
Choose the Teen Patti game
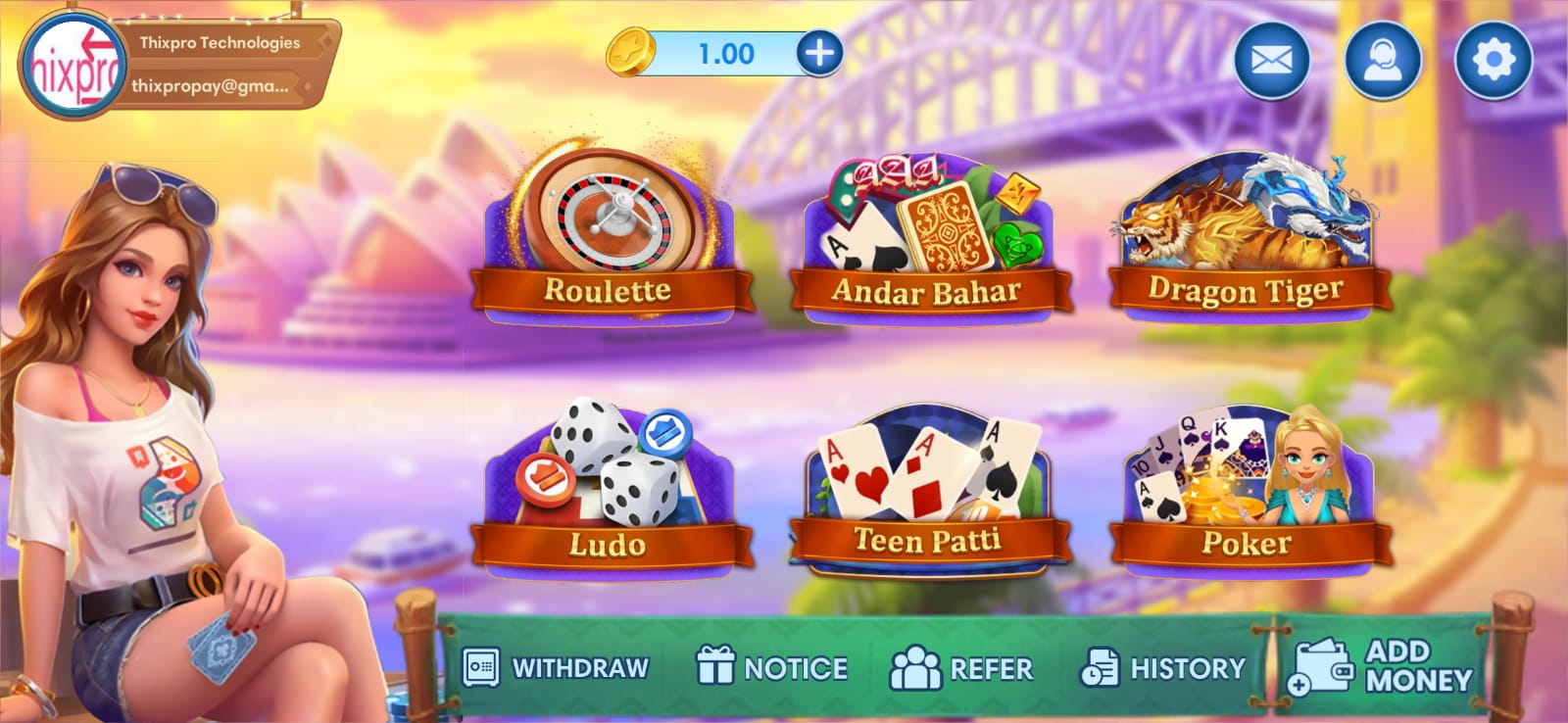[928, 490]
